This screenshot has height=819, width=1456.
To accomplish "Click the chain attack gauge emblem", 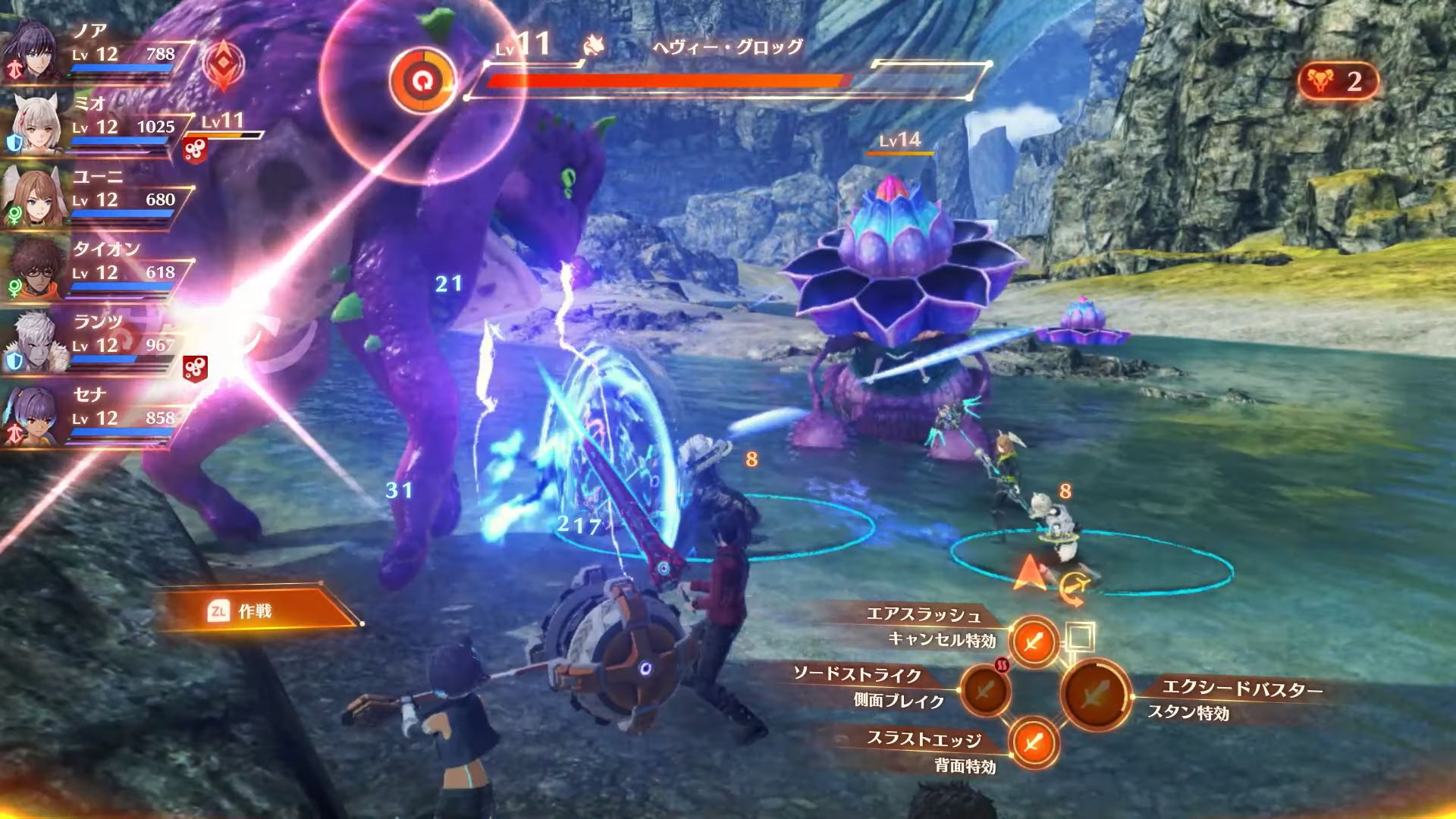I will [222, 67].
